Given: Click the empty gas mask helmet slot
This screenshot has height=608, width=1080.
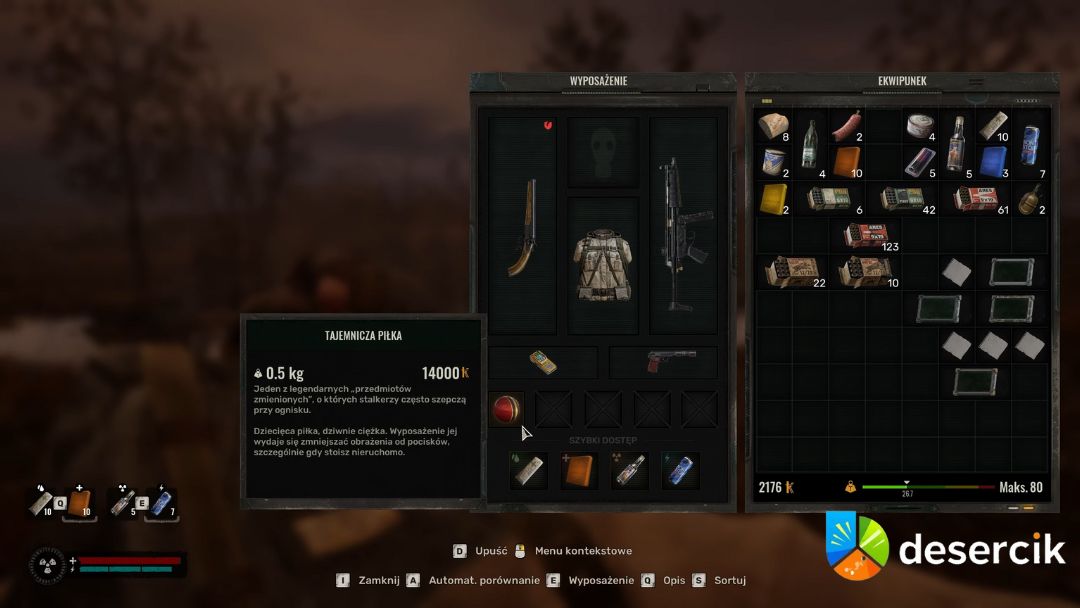Looking at the screenshot, I should 603,152.
